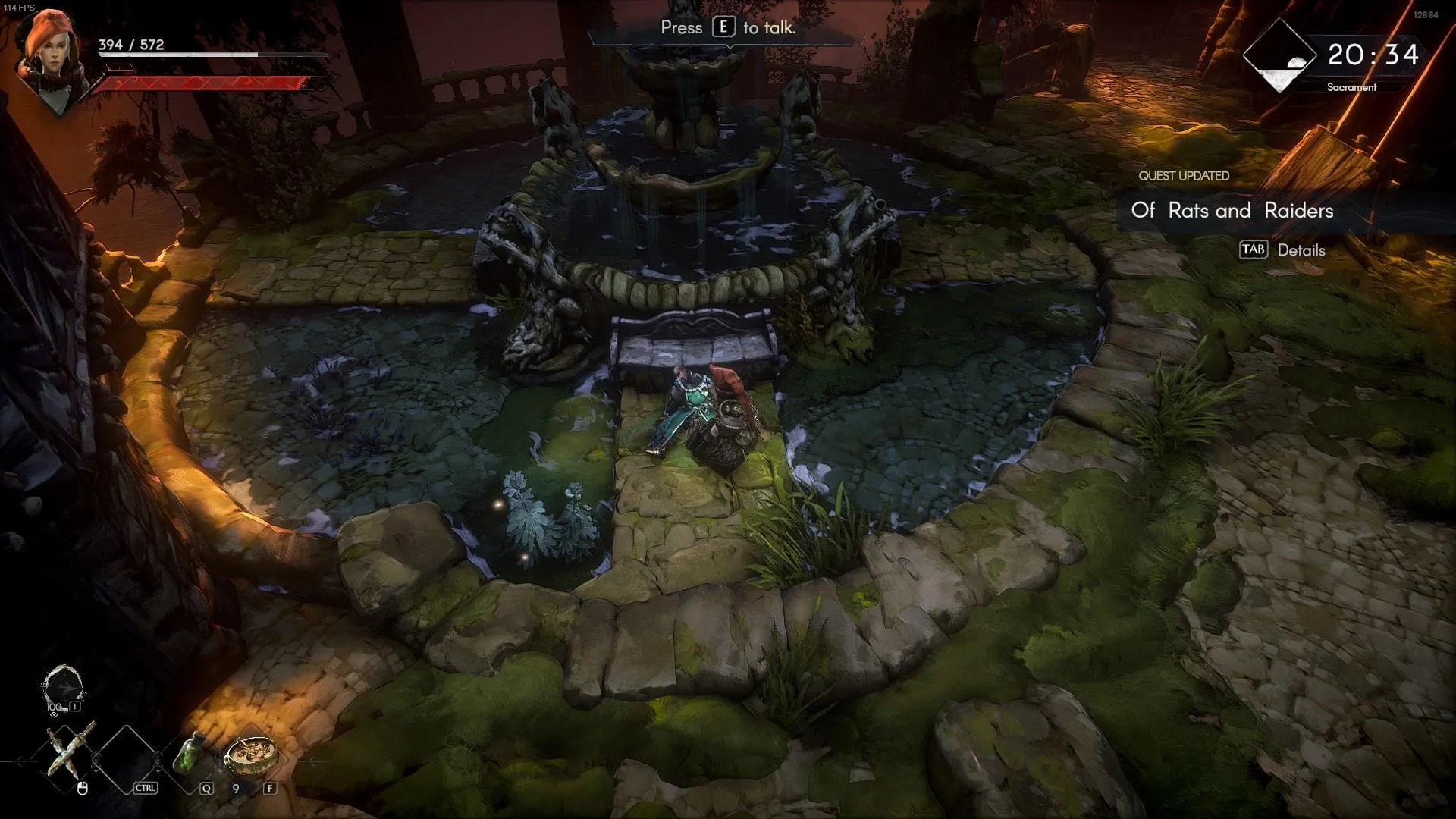The image size is (1456, 819).
Task: Select the crossed daggers weapon slot
Action: (71, 752)
